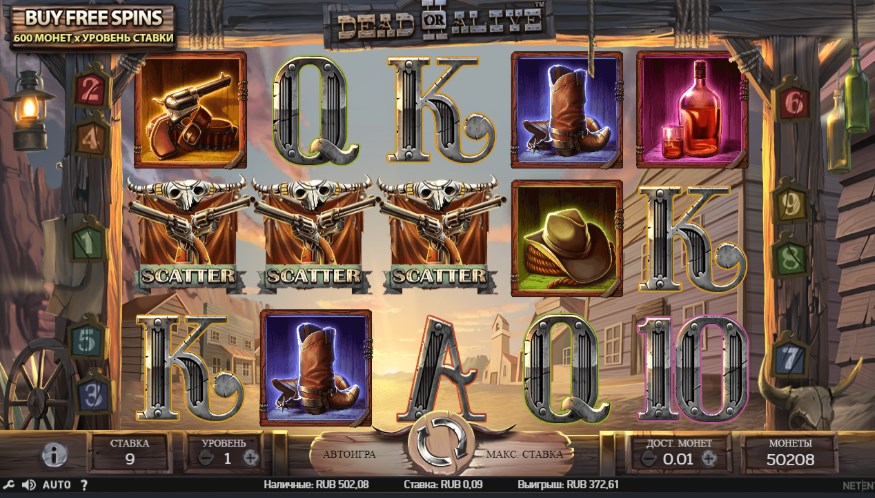875x498 pixels.
Task: Select payline 6 marker
Action: coord(794,101)
